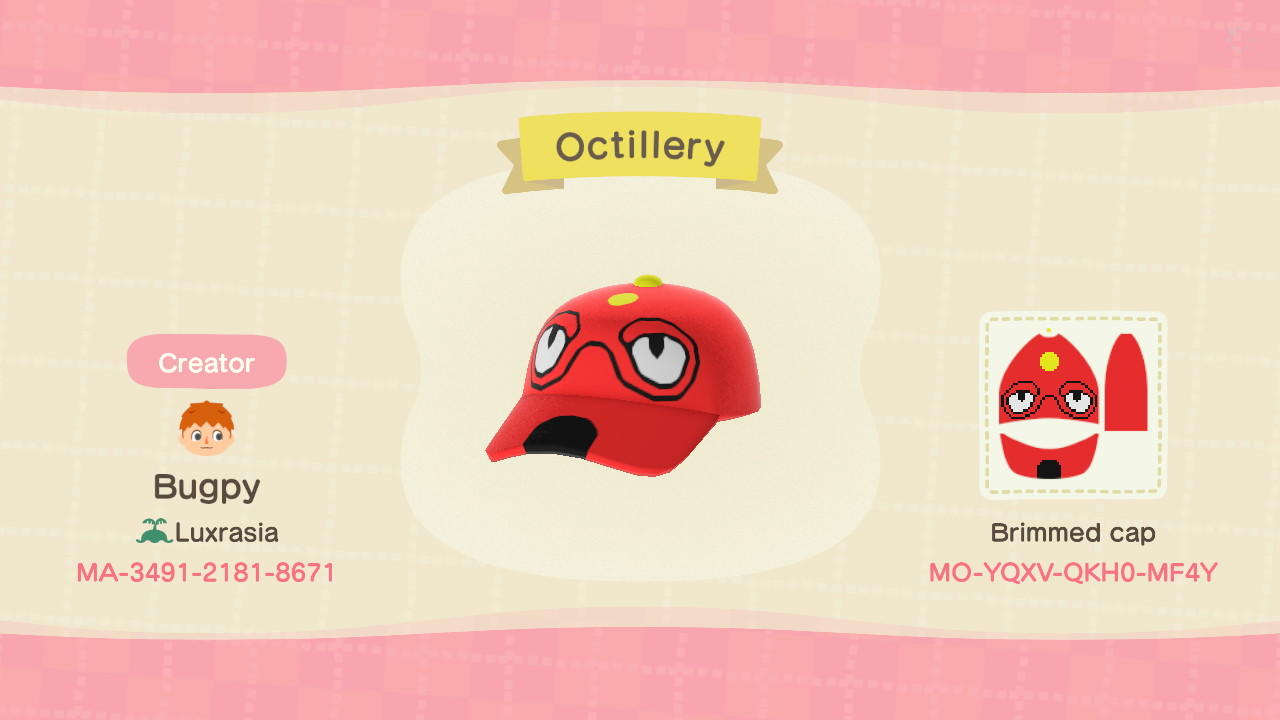Select the creator name Bugpy

click(206, 486)
